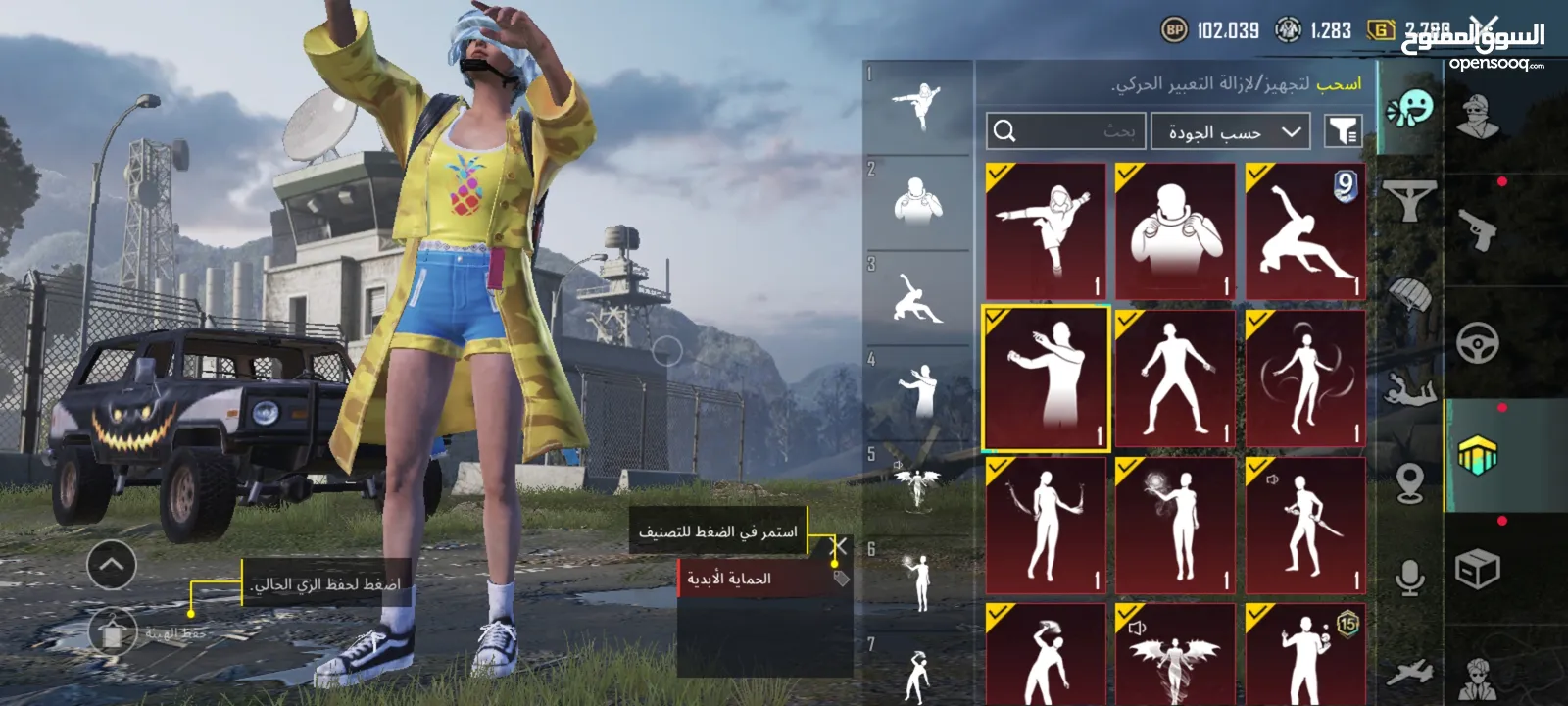1568x706 pixels.
Task: Switch to the smiley emote tab
Action: pyautogui.click(x=1410, y=108)
